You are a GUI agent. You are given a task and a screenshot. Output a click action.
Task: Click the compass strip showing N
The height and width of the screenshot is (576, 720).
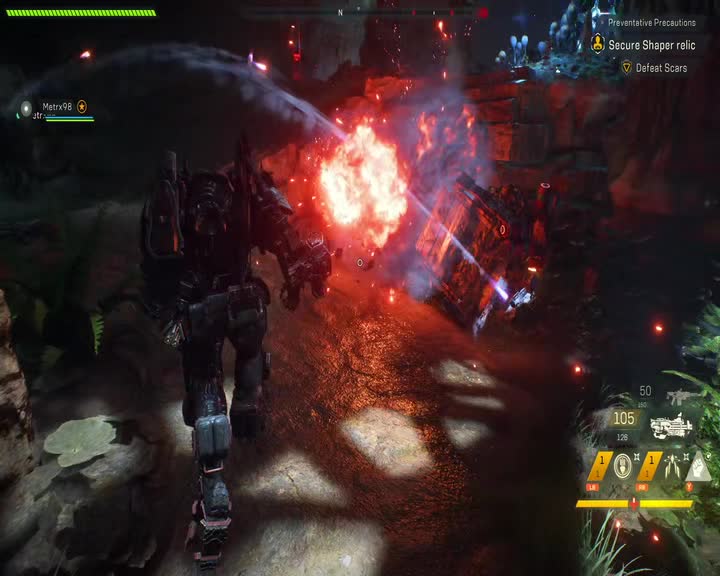[x=340, y=12]
